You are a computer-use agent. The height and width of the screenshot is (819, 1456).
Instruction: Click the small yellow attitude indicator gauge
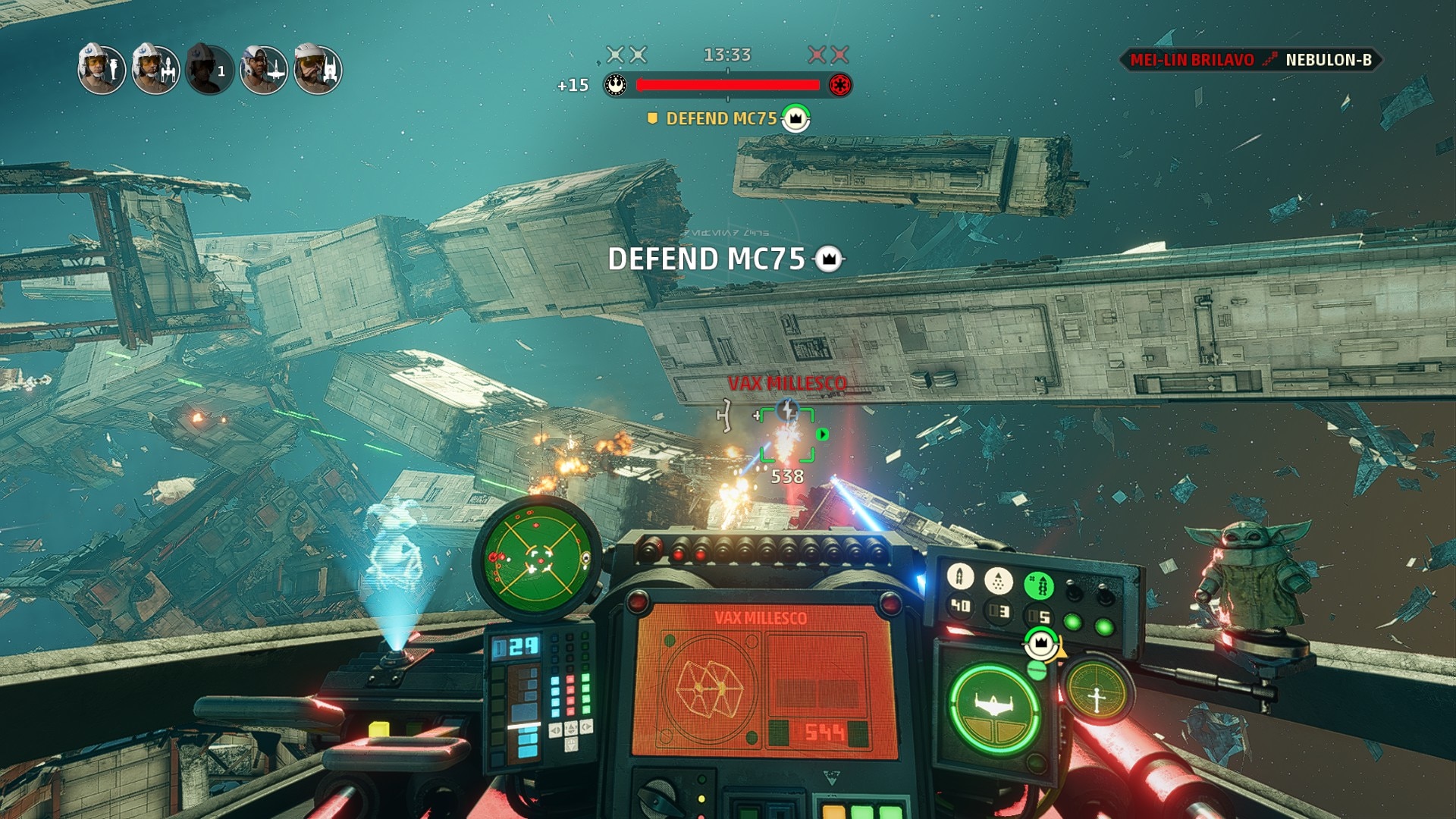click(x=1096, y=692)
